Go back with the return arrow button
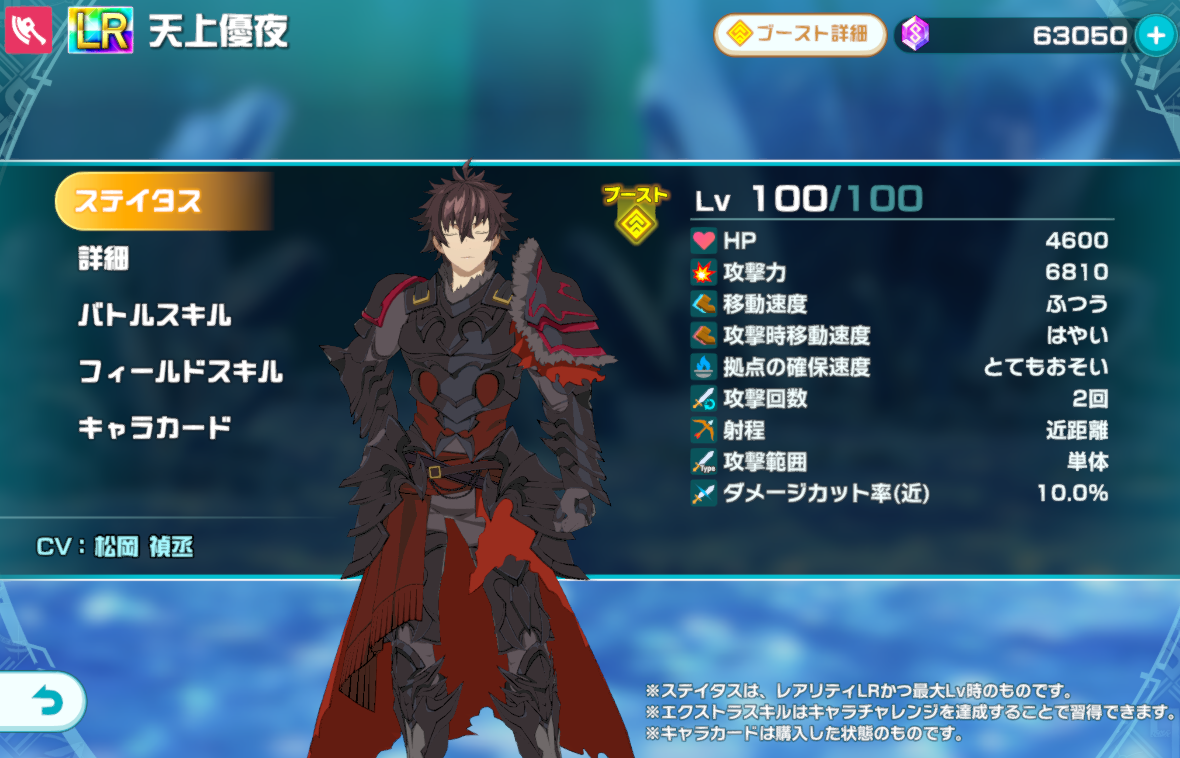Image resolution: width=1180 pixels, height=758 pixels. 42,702
